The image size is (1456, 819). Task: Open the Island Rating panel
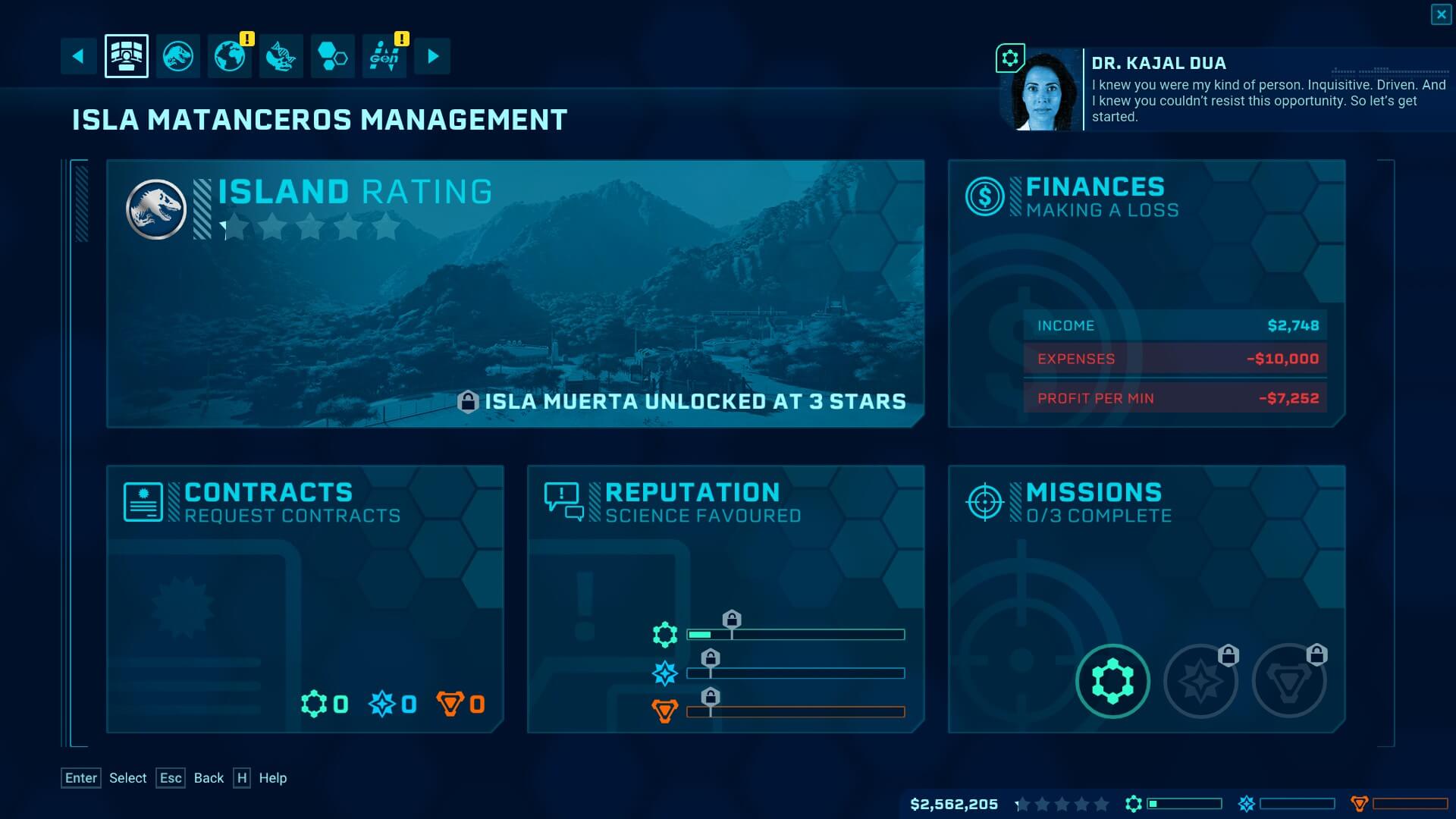click(x=515, y=293)
